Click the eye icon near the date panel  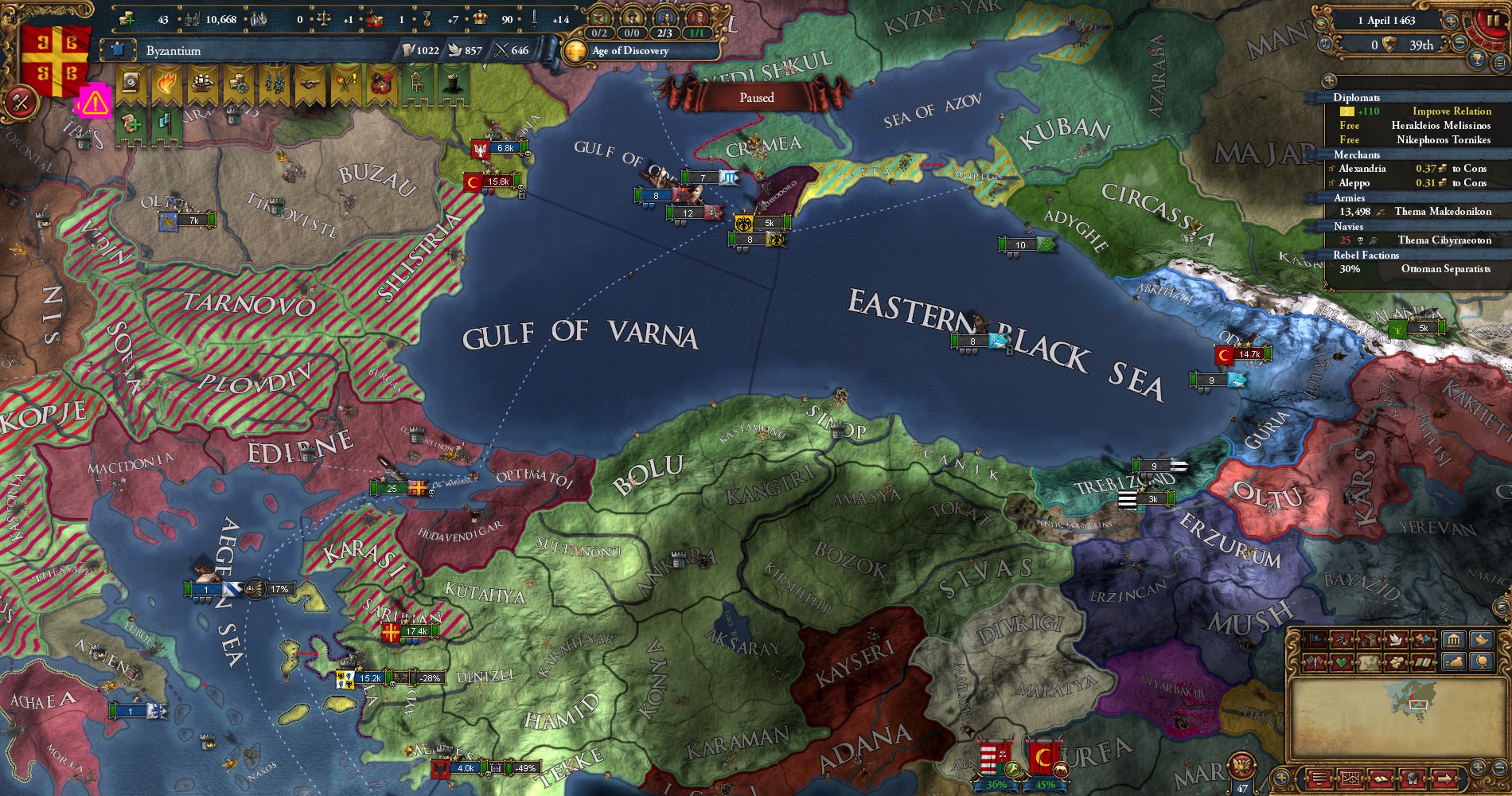click(1320, 23)
